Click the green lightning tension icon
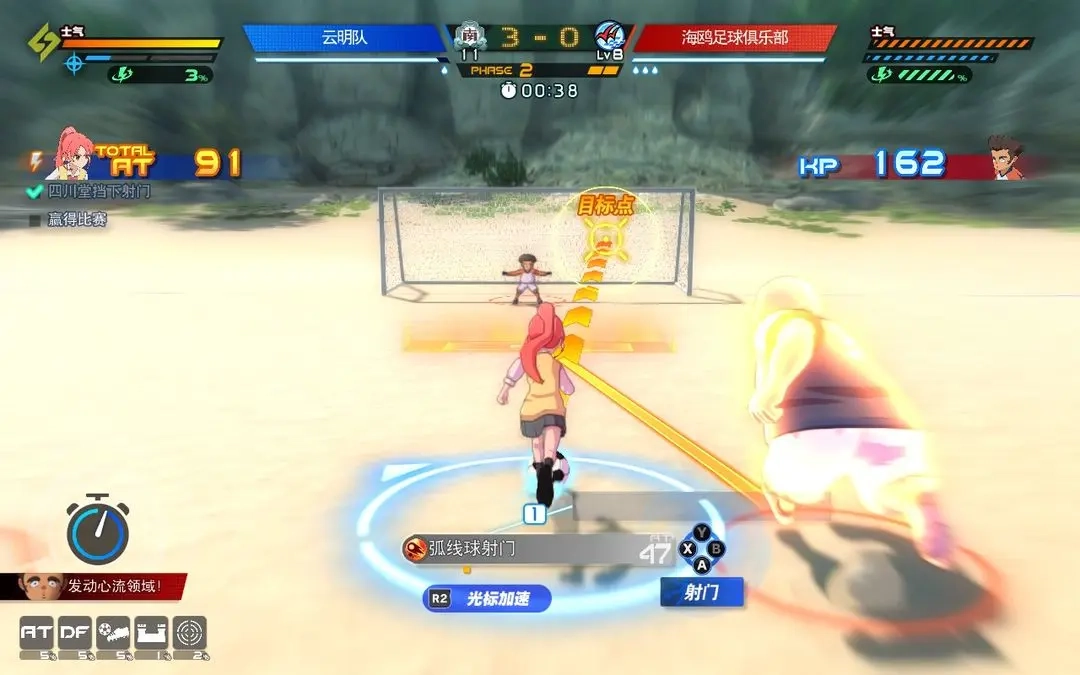The height and width of the screenshot is (675, 1080). point(42,42)
